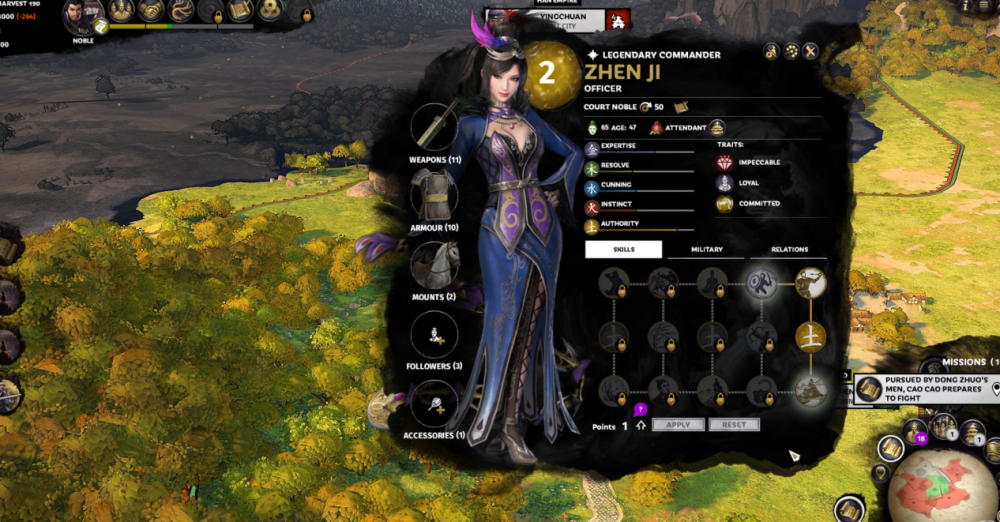The image size is (1000, 522).
Task: Apply the pending skill points
Action: click(678, 425)
